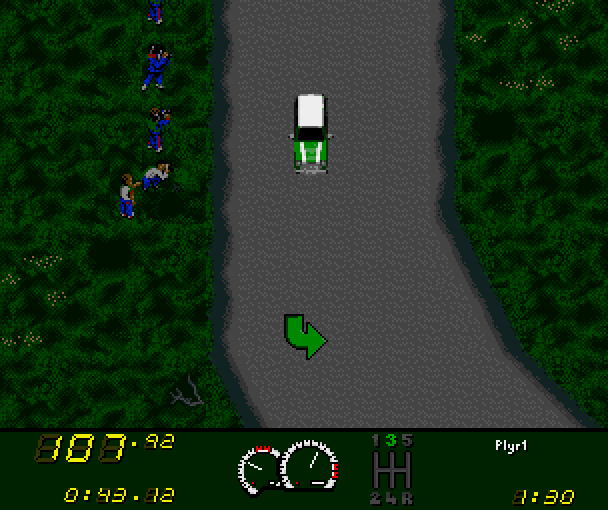This screenshot has height=510, width=608.
Task: Select the green right-turn arrow indicator
Action: coord(304,335)
